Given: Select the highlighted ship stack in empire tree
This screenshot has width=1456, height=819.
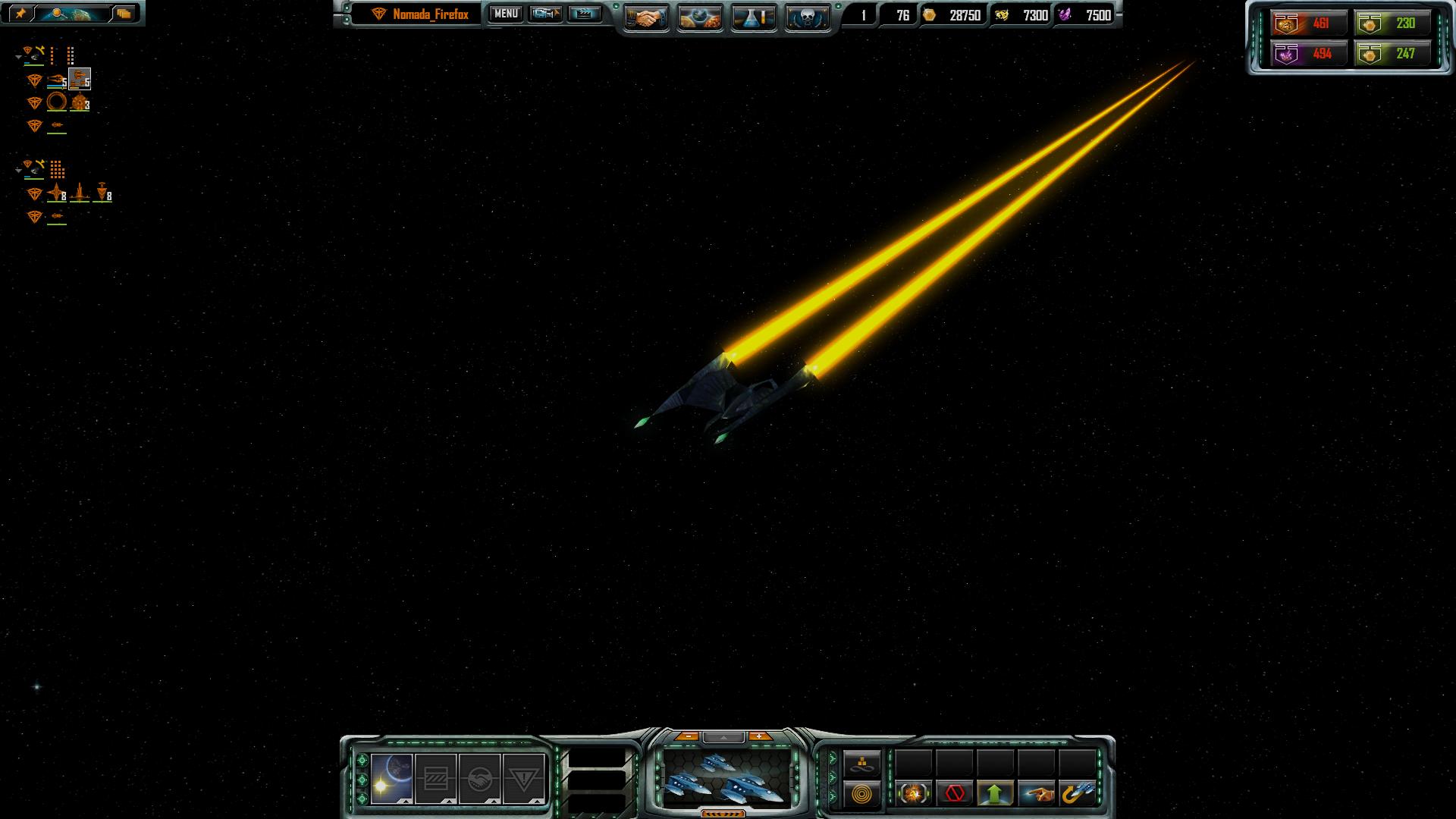Looking at the screenshot, I should click(80, 79).
